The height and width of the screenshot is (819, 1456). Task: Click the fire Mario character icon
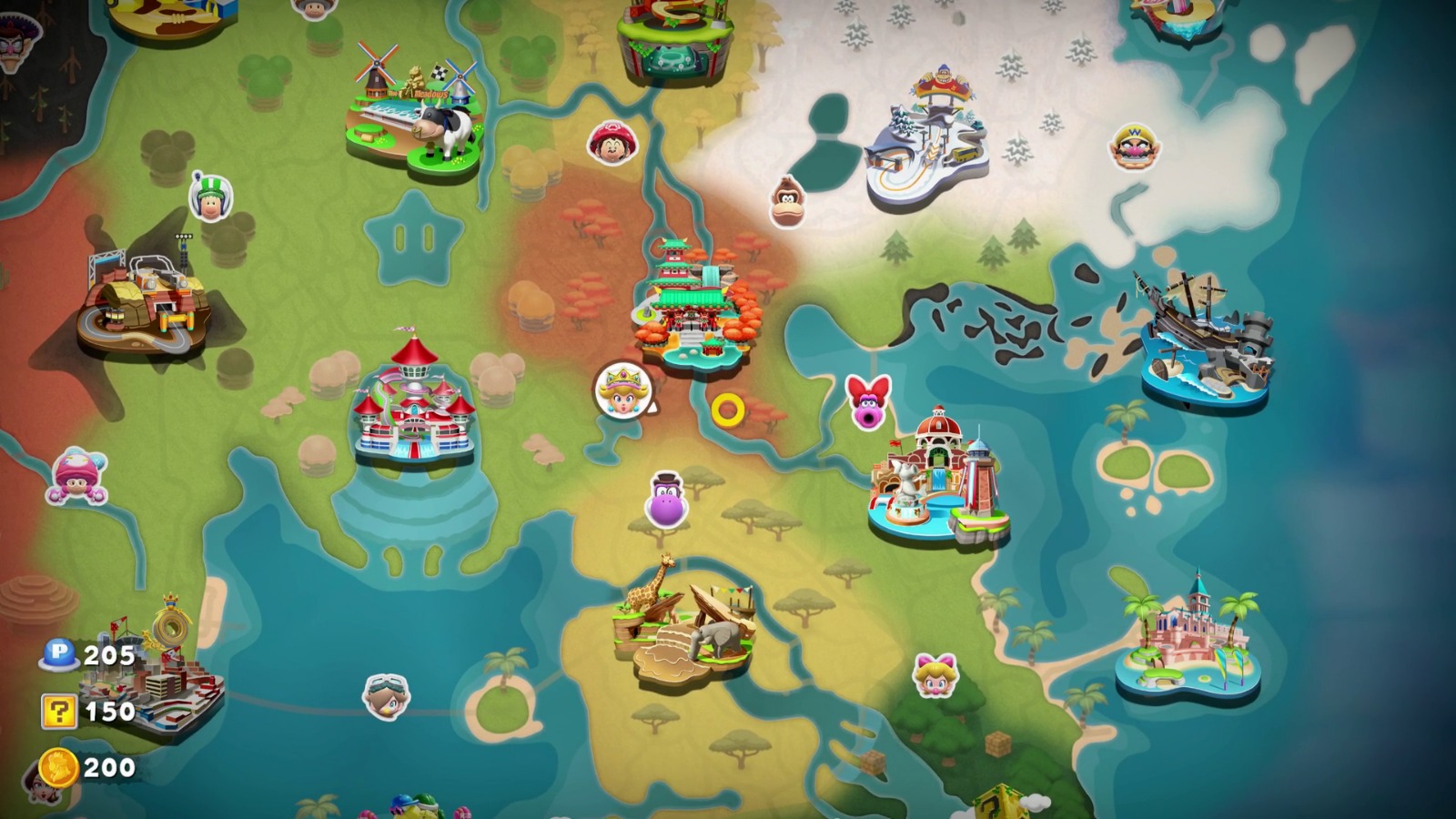[x=612, y=144]
